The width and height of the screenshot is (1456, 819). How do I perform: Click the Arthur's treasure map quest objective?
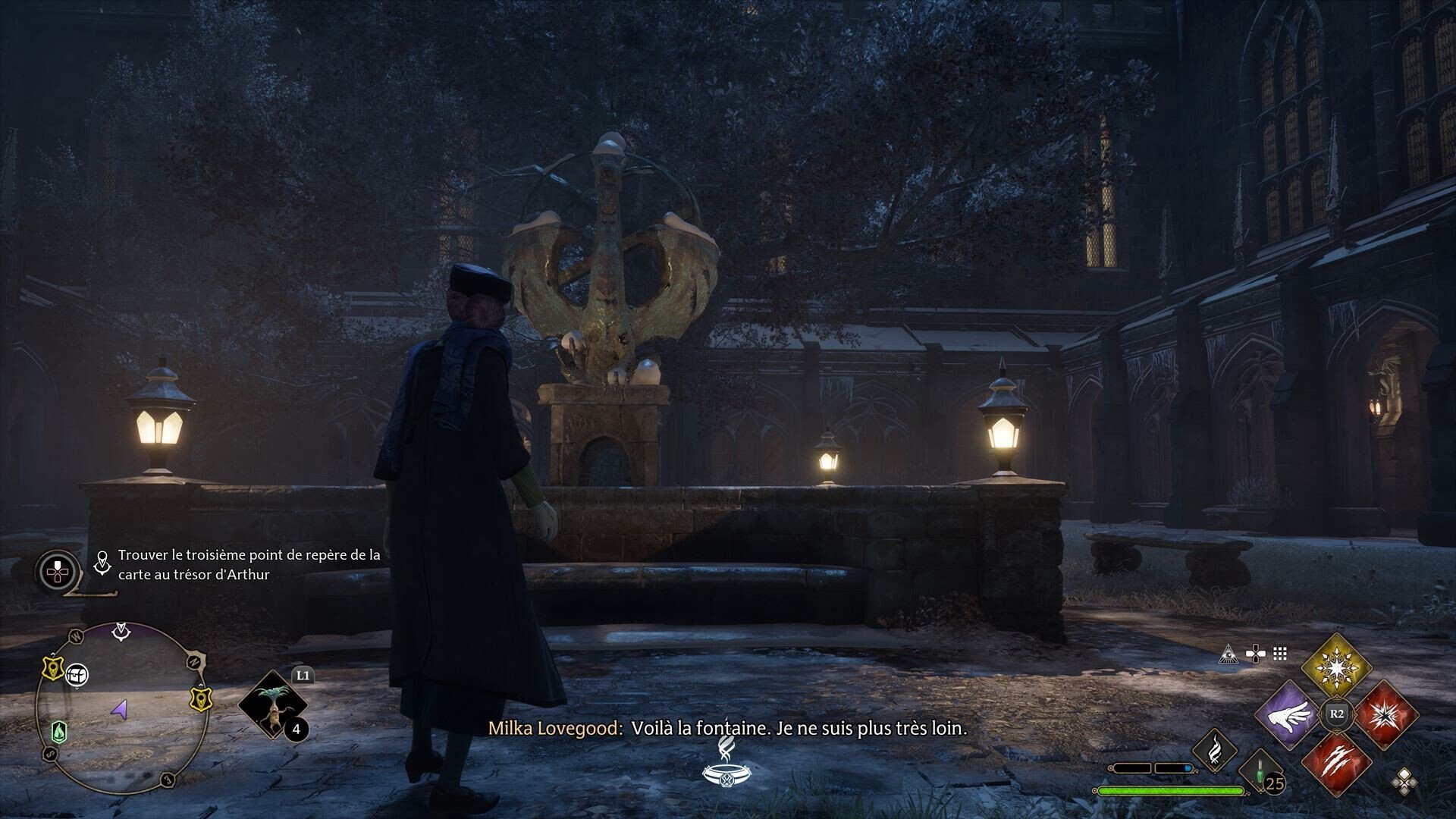click(249, 564)
